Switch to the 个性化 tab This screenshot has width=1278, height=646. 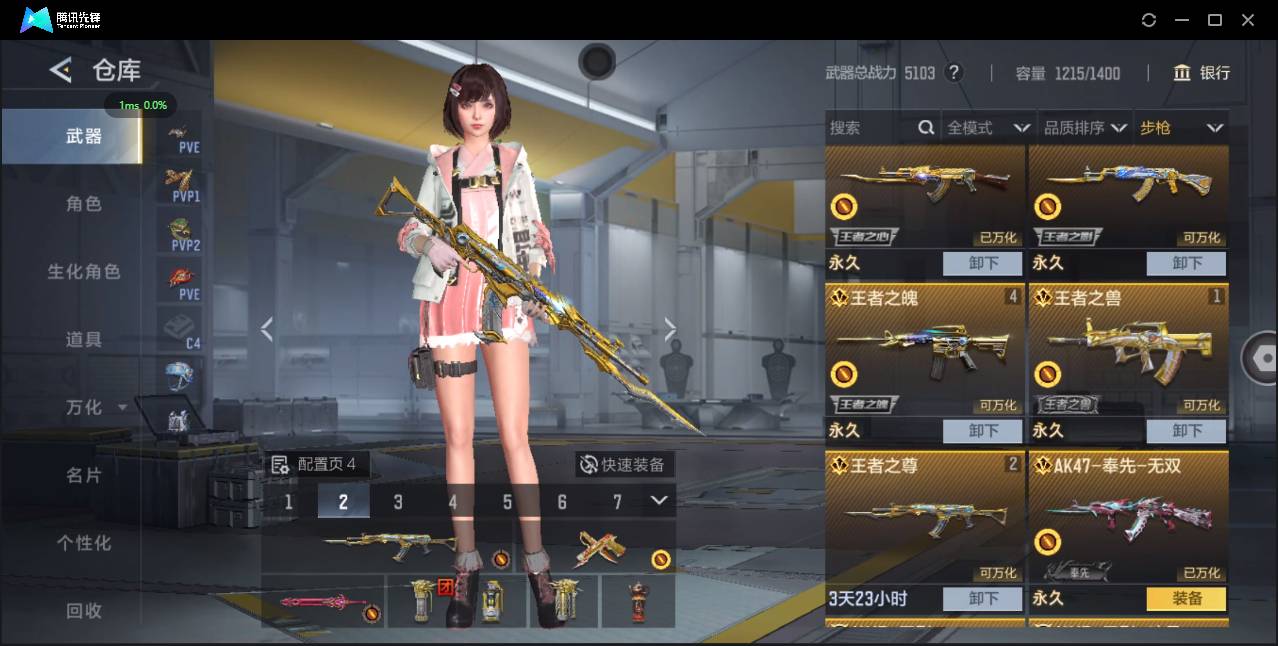(84, 543)
